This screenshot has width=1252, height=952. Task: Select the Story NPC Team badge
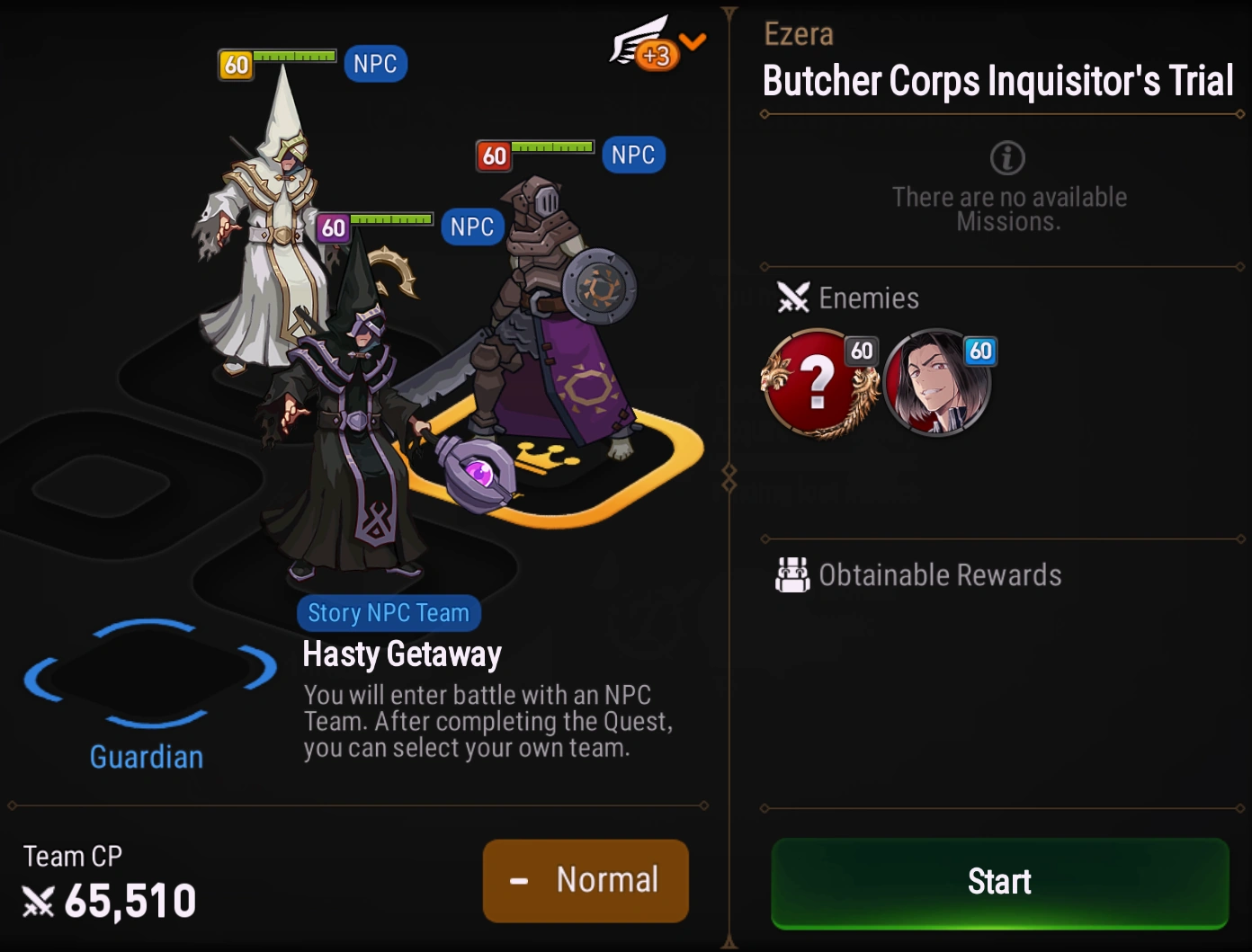(389, 612)
